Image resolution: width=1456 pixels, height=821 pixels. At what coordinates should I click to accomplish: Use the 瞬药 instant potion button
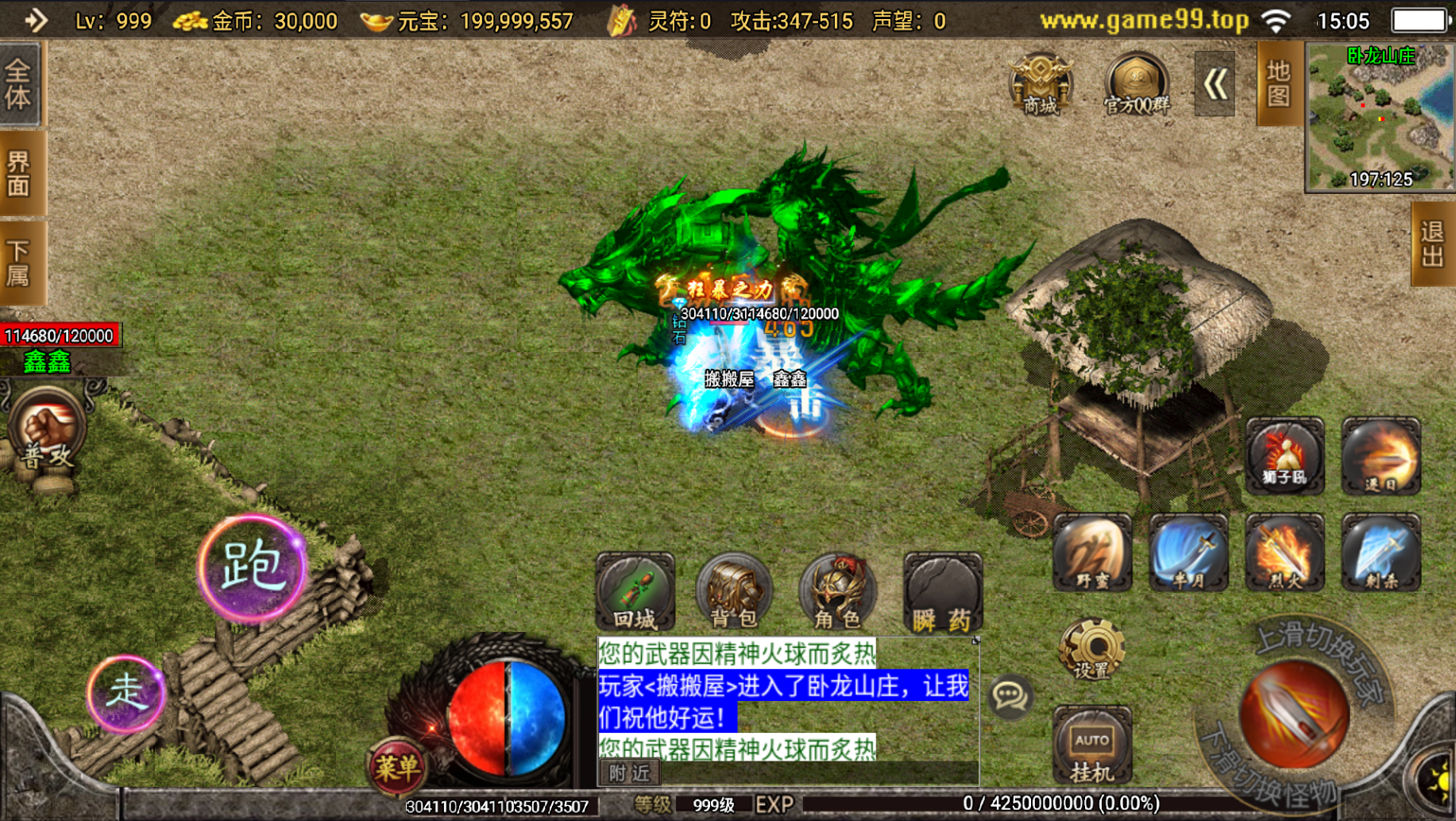[942, 593]
